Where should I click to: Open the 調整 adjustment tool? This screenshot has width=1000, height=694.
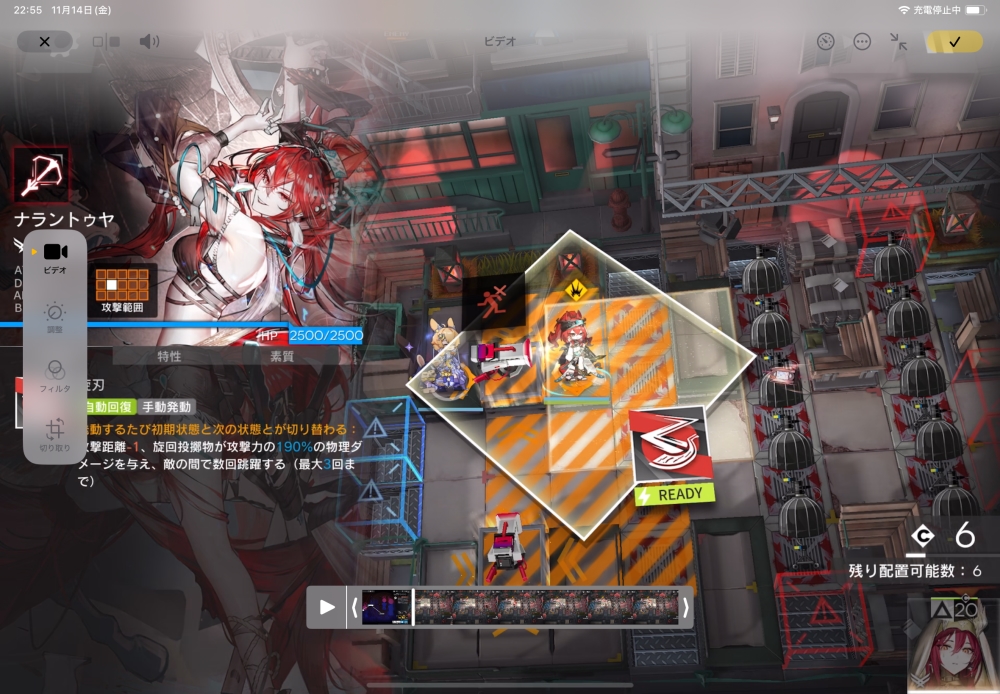pos(56,317)
